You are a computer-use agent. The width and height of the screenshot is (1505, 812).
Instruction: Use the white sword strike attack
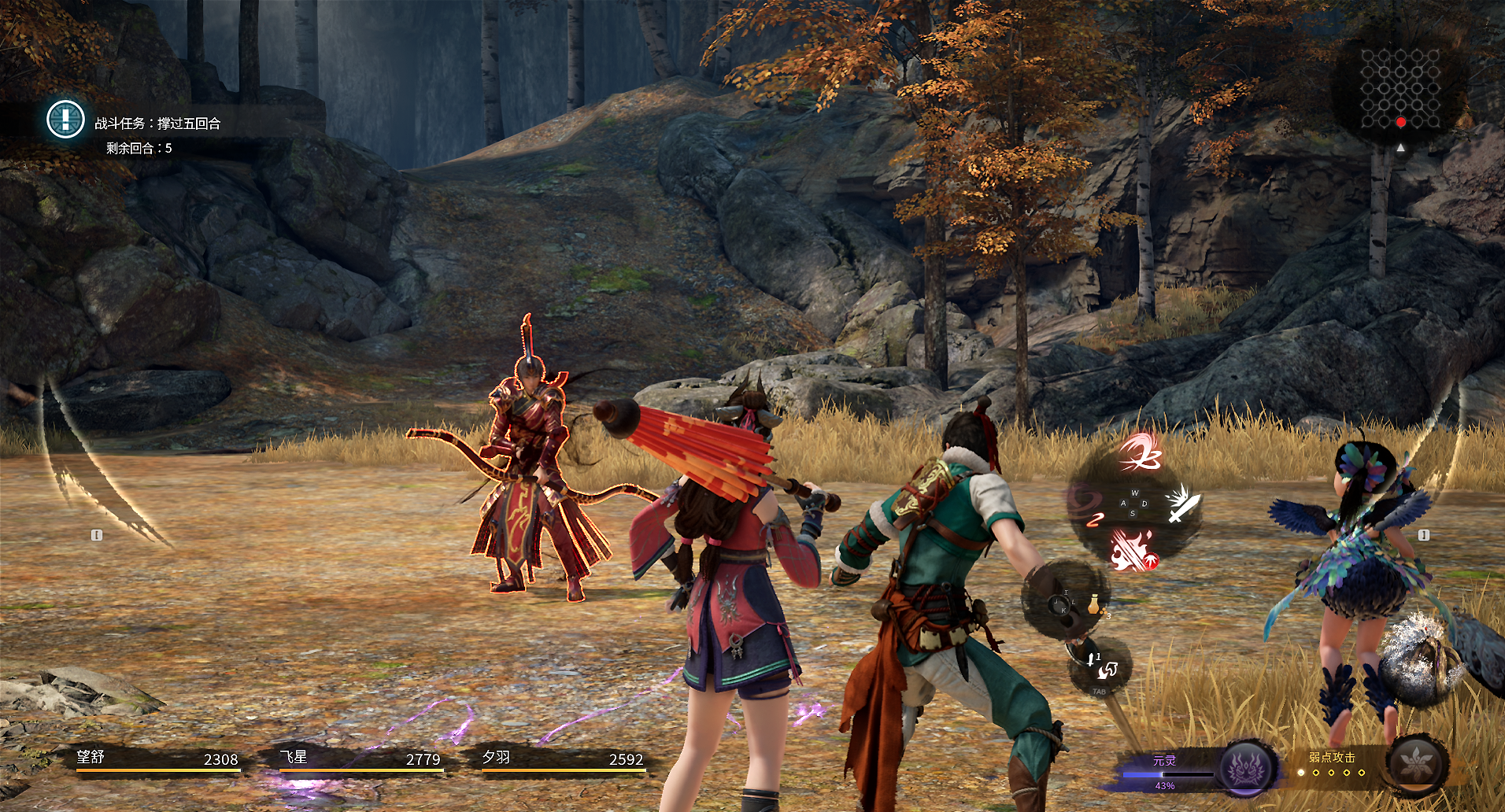click(1183, 504)
